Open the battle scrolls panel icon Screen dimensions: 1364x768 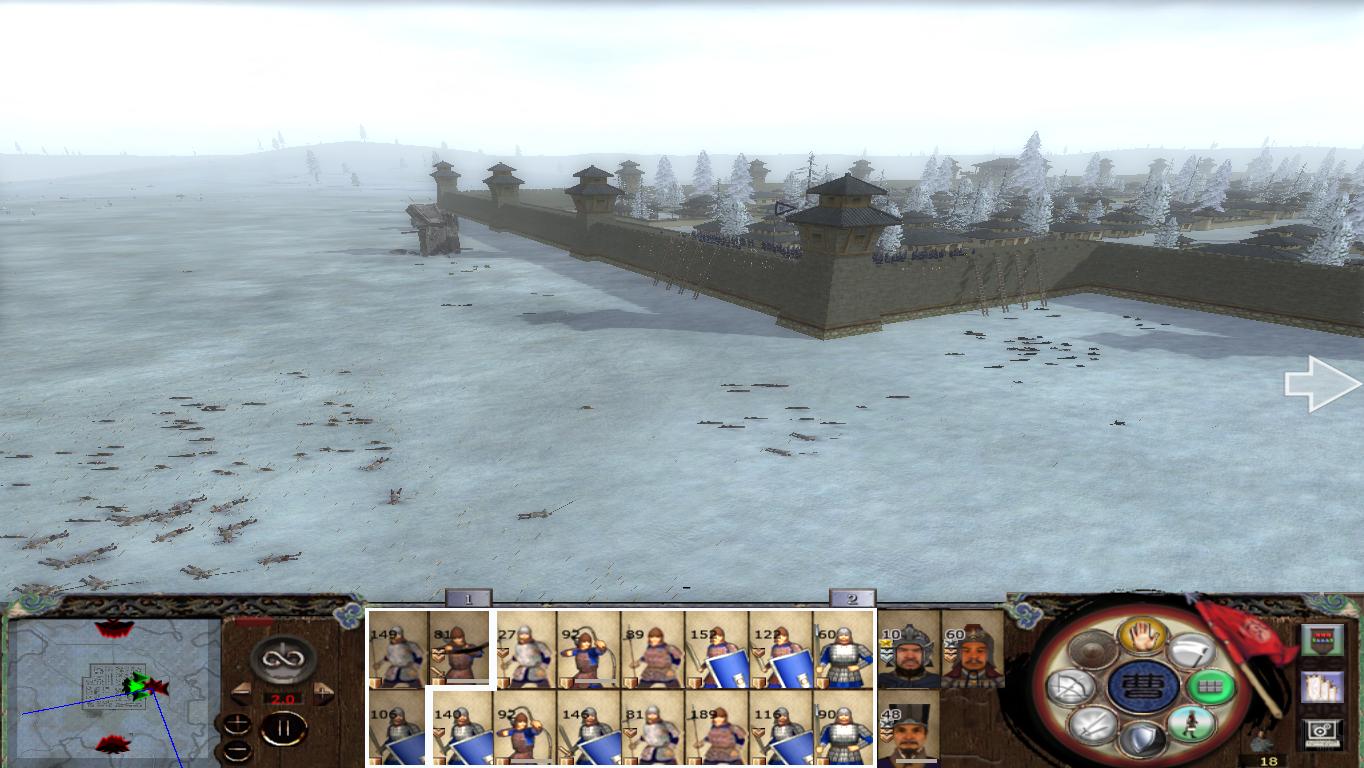point(1323,687)
